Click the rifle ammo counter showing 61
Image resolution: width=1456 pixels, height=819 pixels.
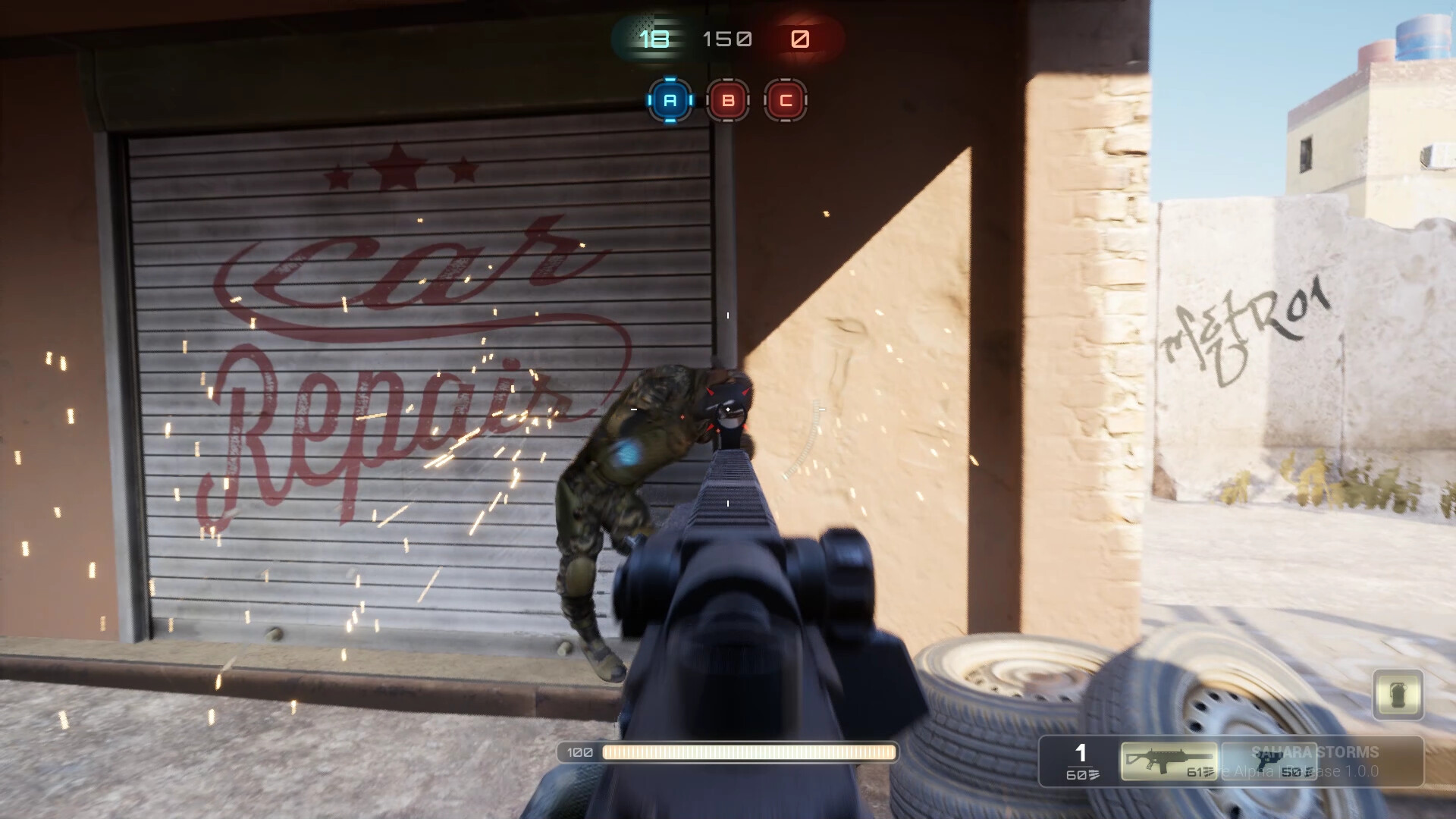tap(1195, 773)
